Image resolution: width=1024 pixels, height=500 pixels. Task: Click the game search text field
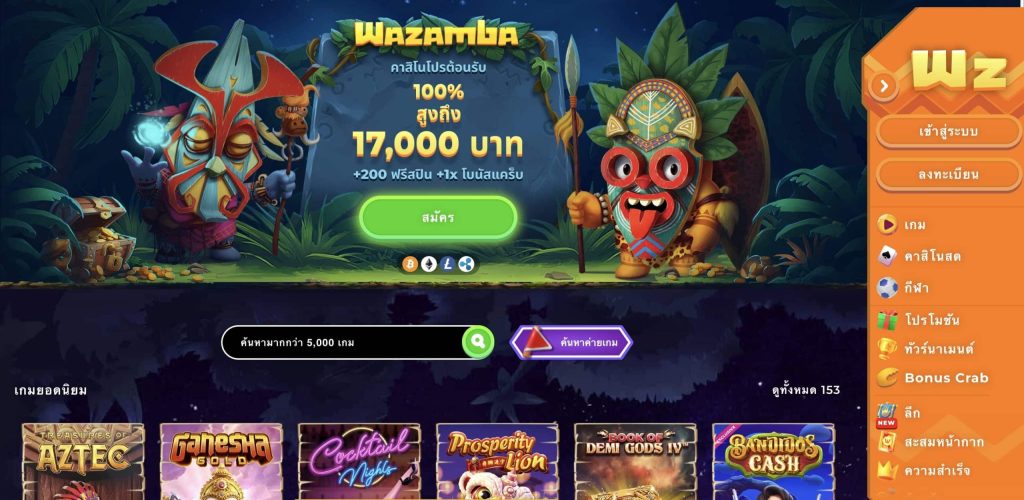(342, 342)
